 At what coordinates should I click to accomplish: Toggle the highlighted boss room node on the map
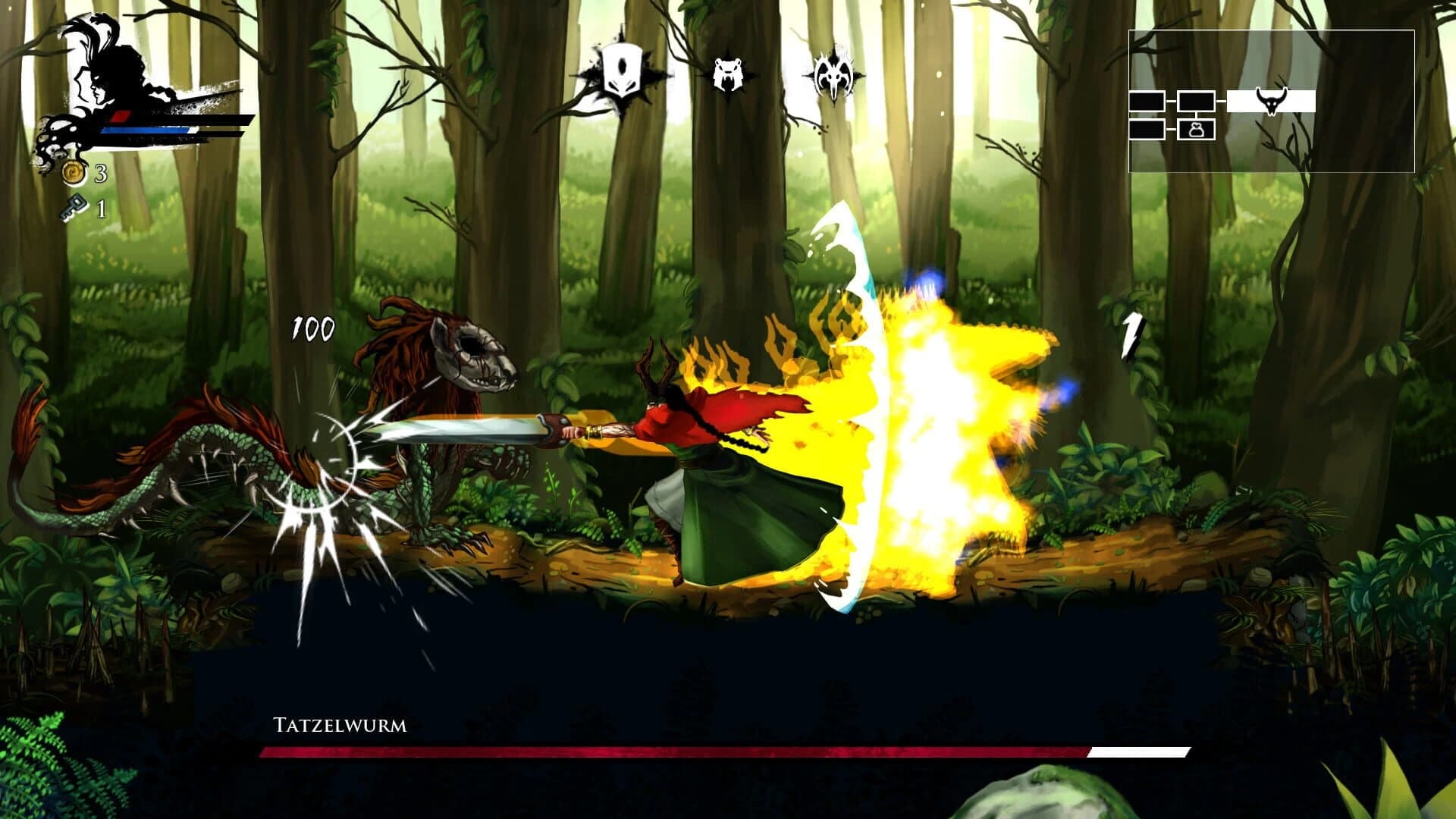click(x=1272, y=102)
